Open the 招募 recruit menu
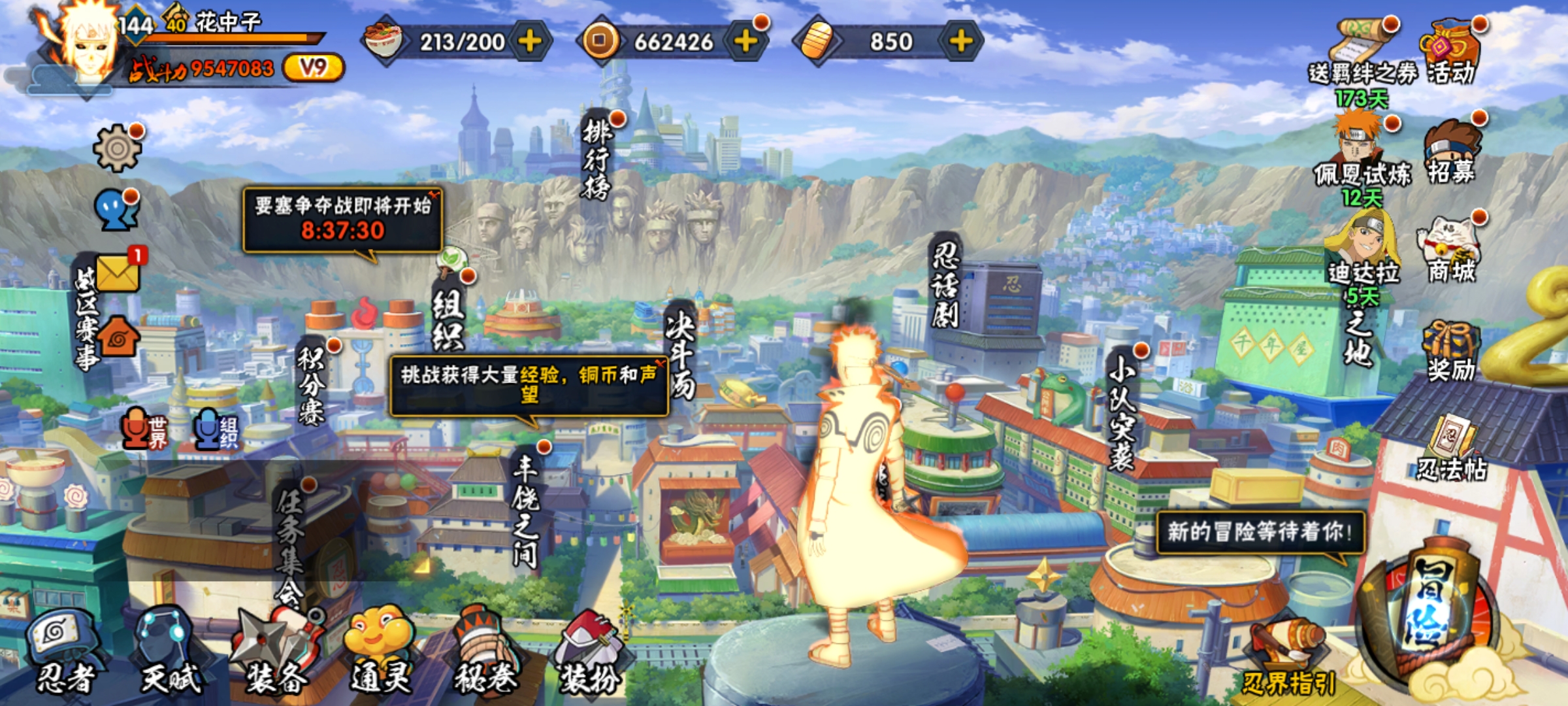The image size is (1568, 706). coord(1450,154)
